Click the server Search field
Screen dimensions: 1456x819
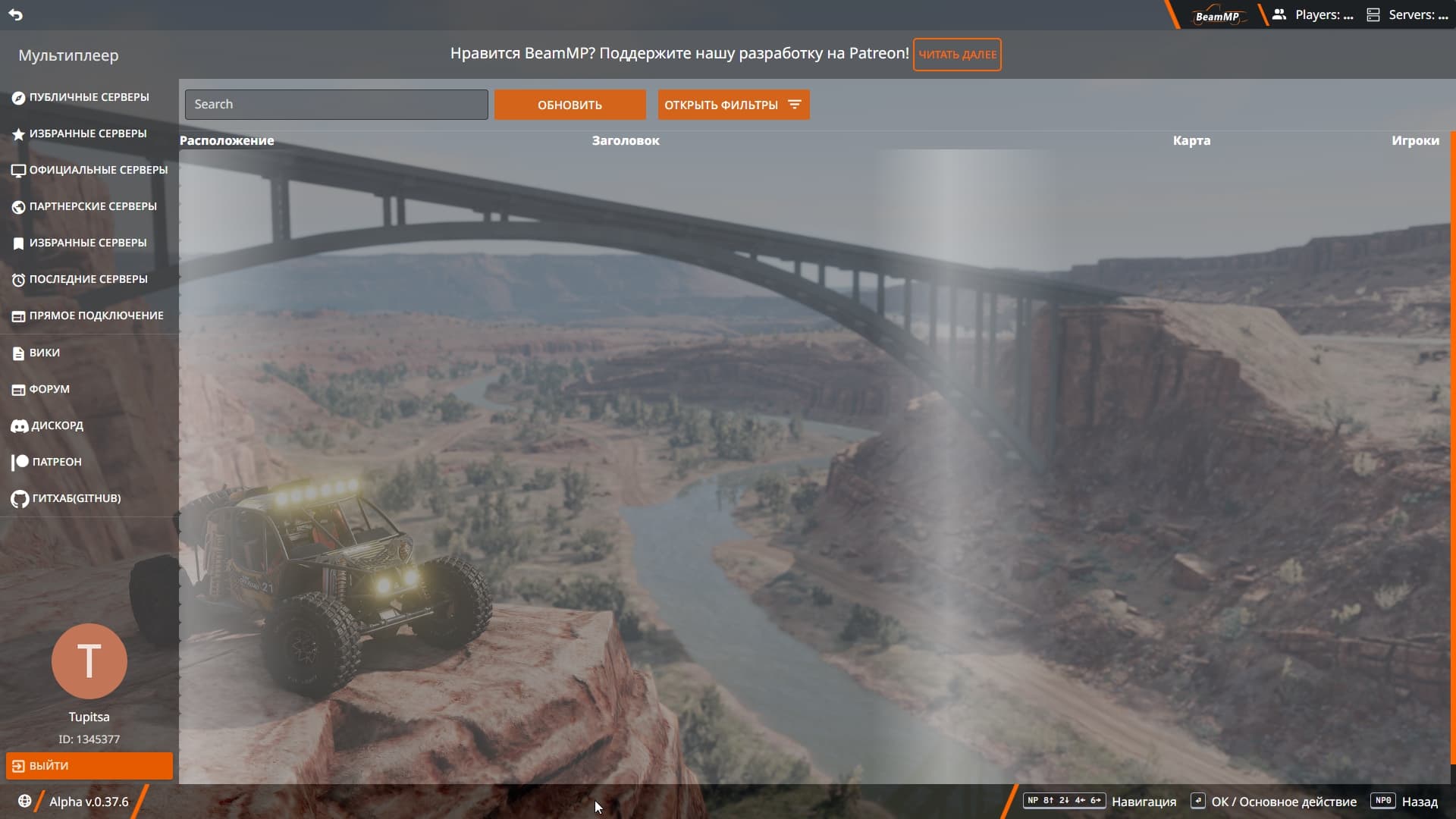coord(336,105)
